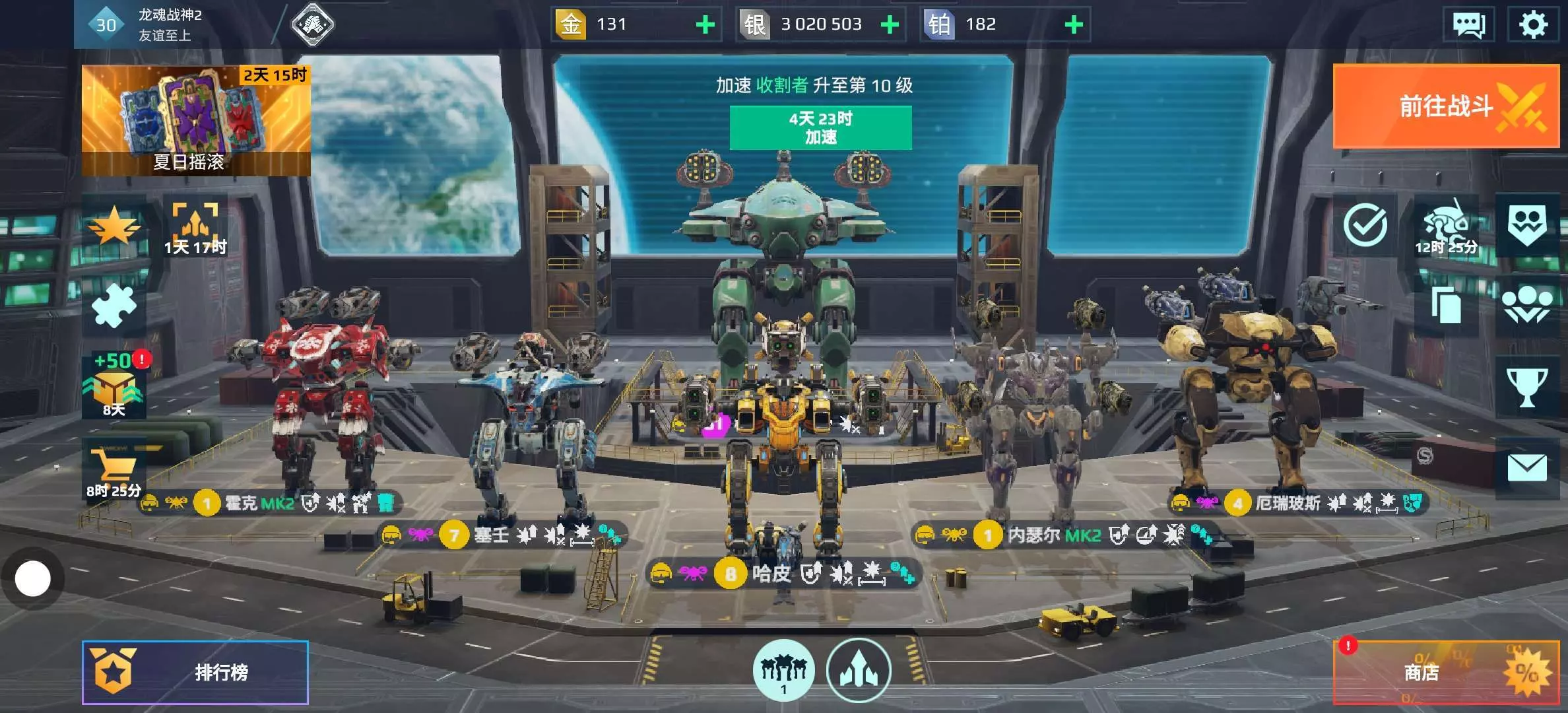Add more platinum with the plus button
Viewport: 1568px width, 713px height.
click(x=1074, y=25)
